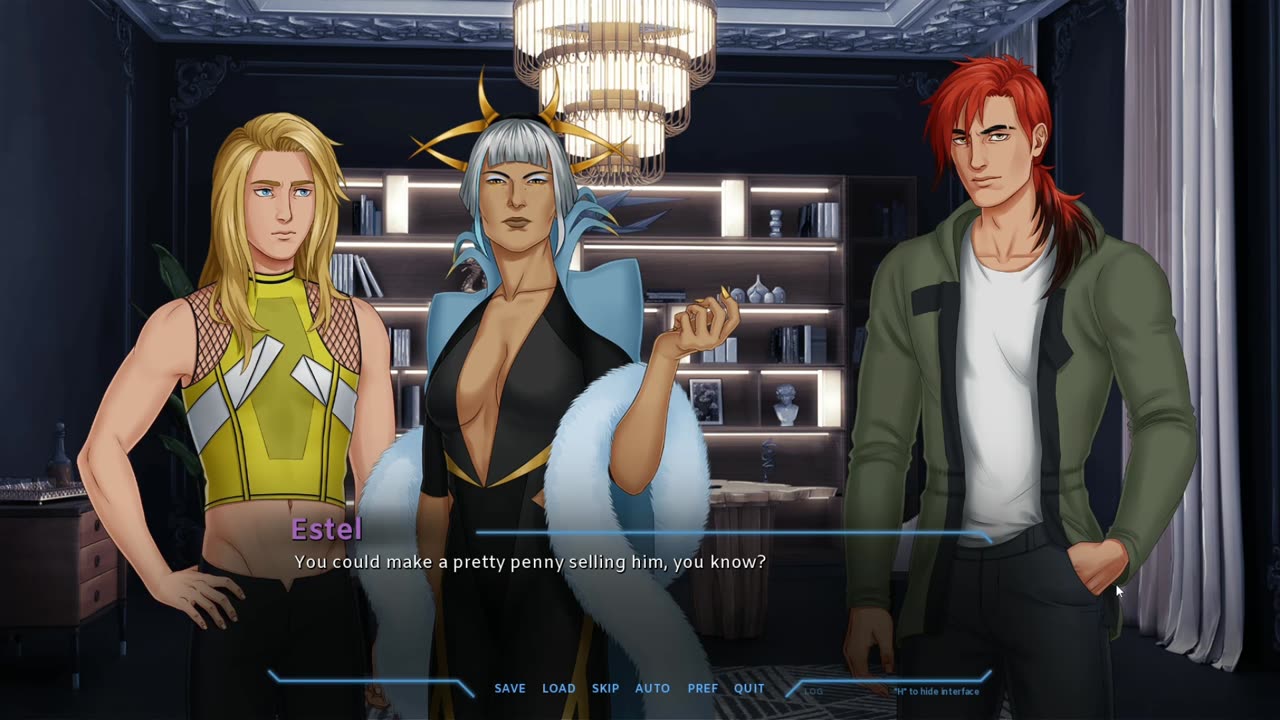The width and height of the screenshot is (1280, 720).
Task: Activate SKIP to fast-forward dialogue
Action: 605,688
